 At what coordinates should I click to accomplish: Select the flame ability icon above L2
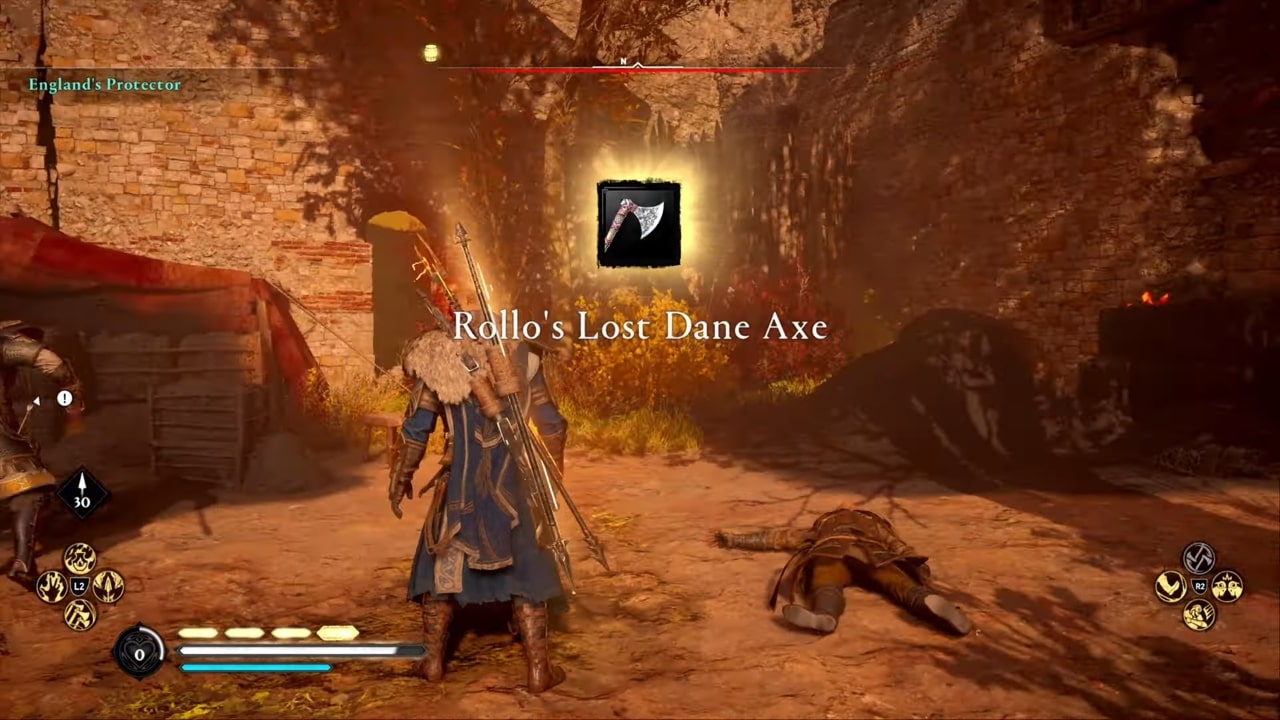79,558
